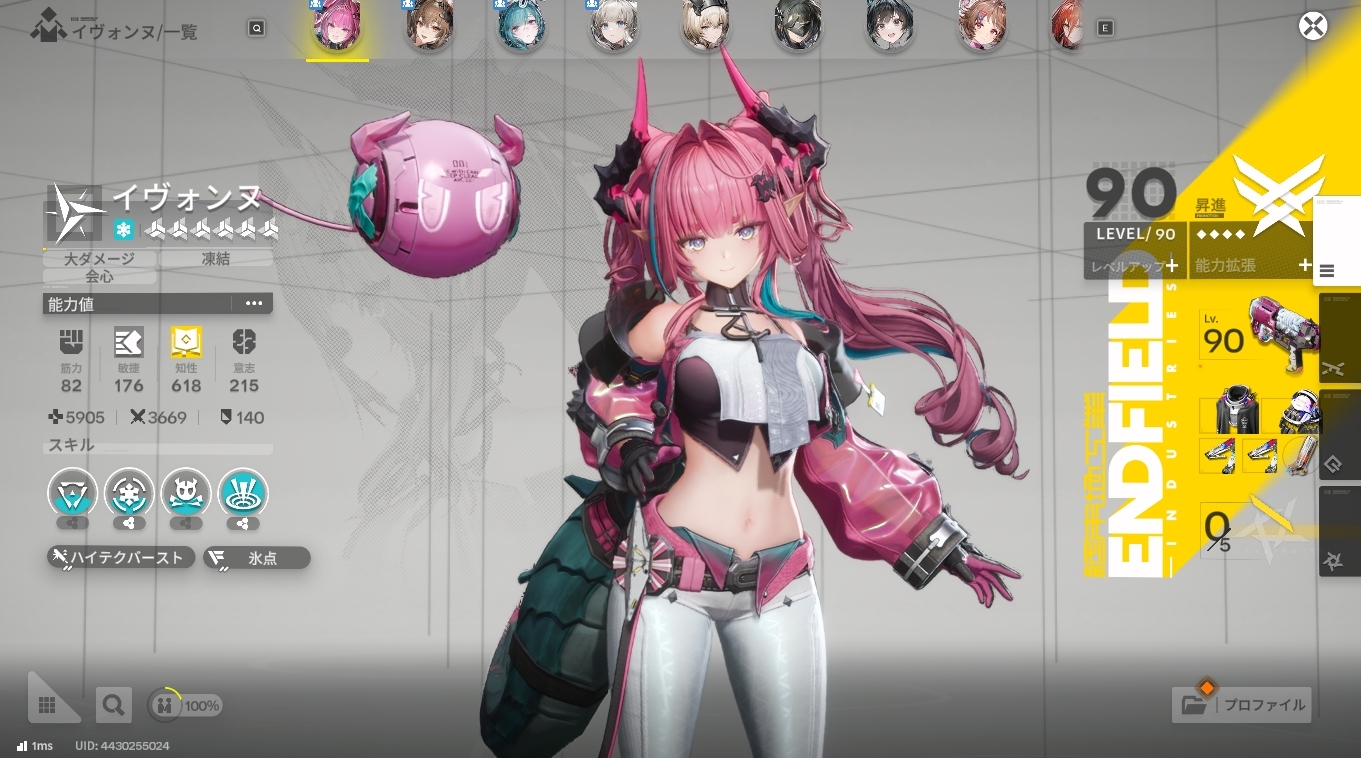Screen dimensions: 1361x758
Task: Click the magnifying glass inspect button
Action: coord(113,705)
